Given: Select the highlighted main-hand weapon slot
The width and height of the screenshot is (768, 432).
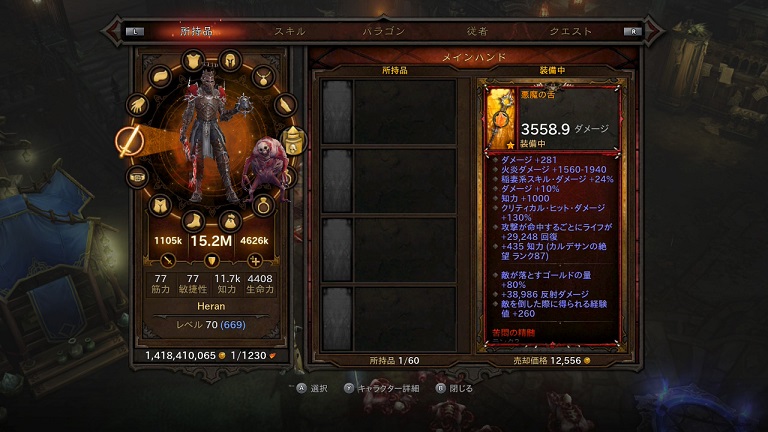Looking at the screenshot, I should pyautogui.click(x=130, y=142).
